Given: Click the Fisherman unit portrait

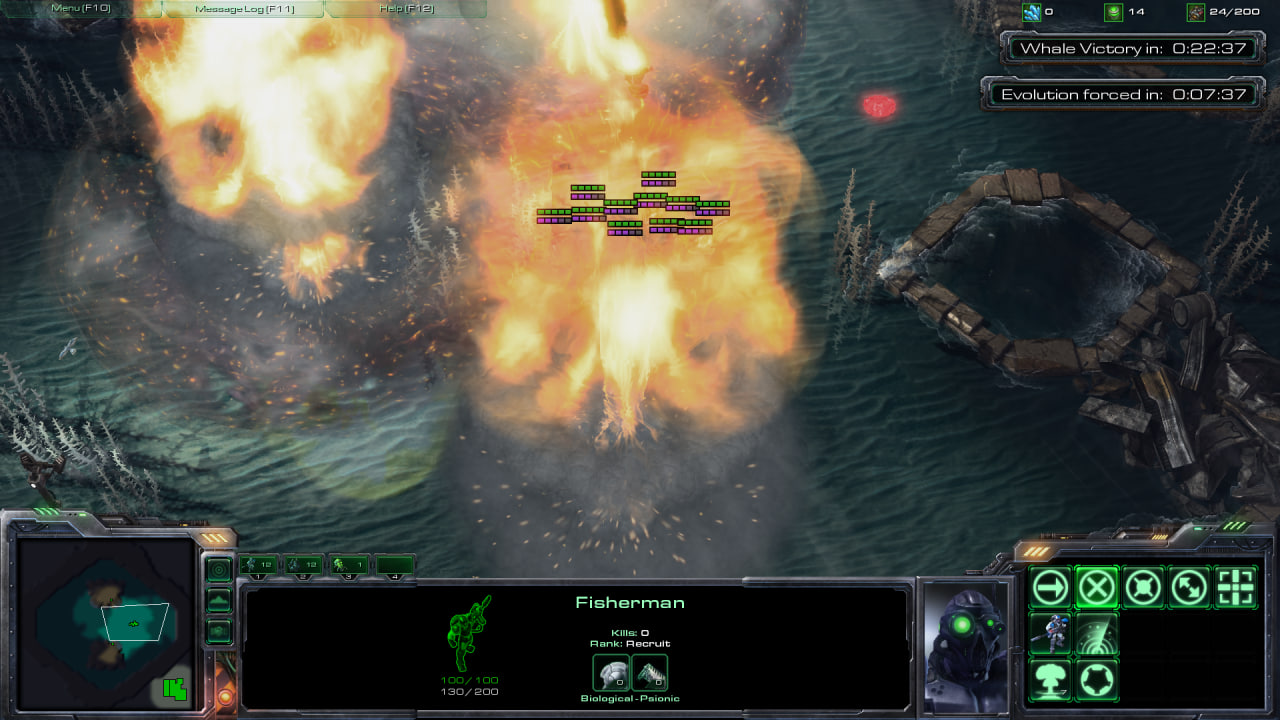Looking at the screenshot, I should point(966,645).
